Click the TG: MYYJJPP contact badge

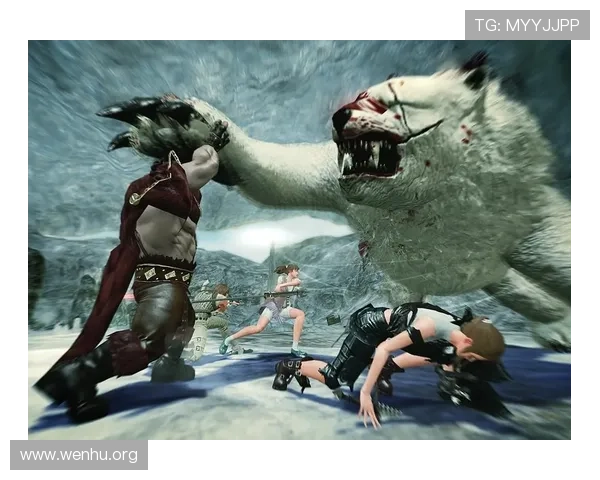click(x=527, y=24)
